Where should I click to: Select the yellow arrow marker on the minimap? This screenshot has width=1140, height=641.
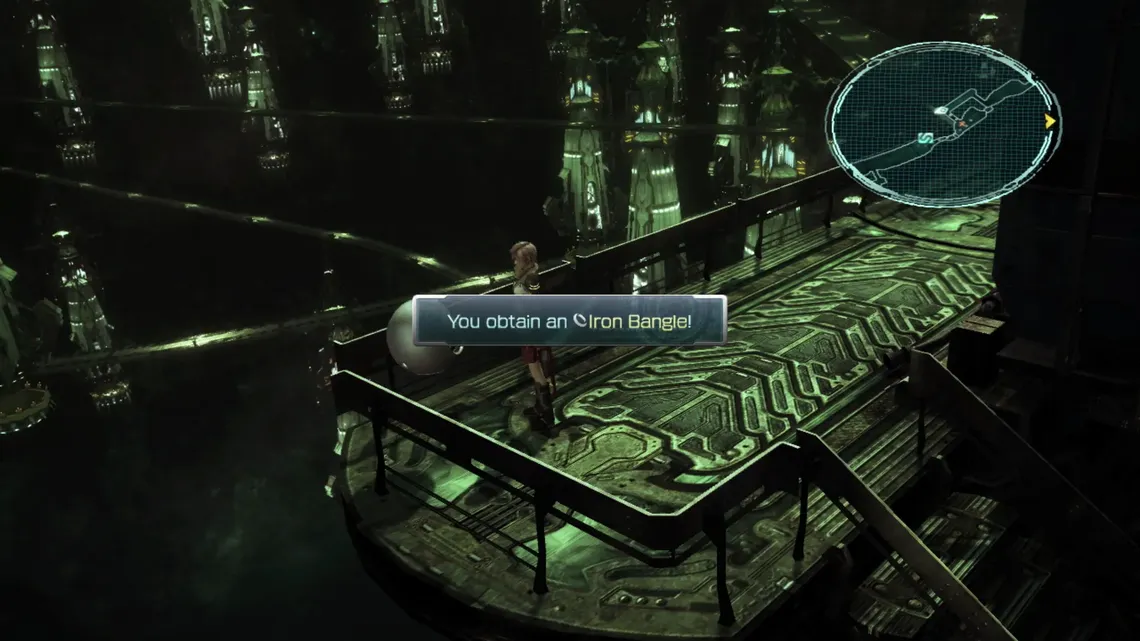(x=1050, y=121)
